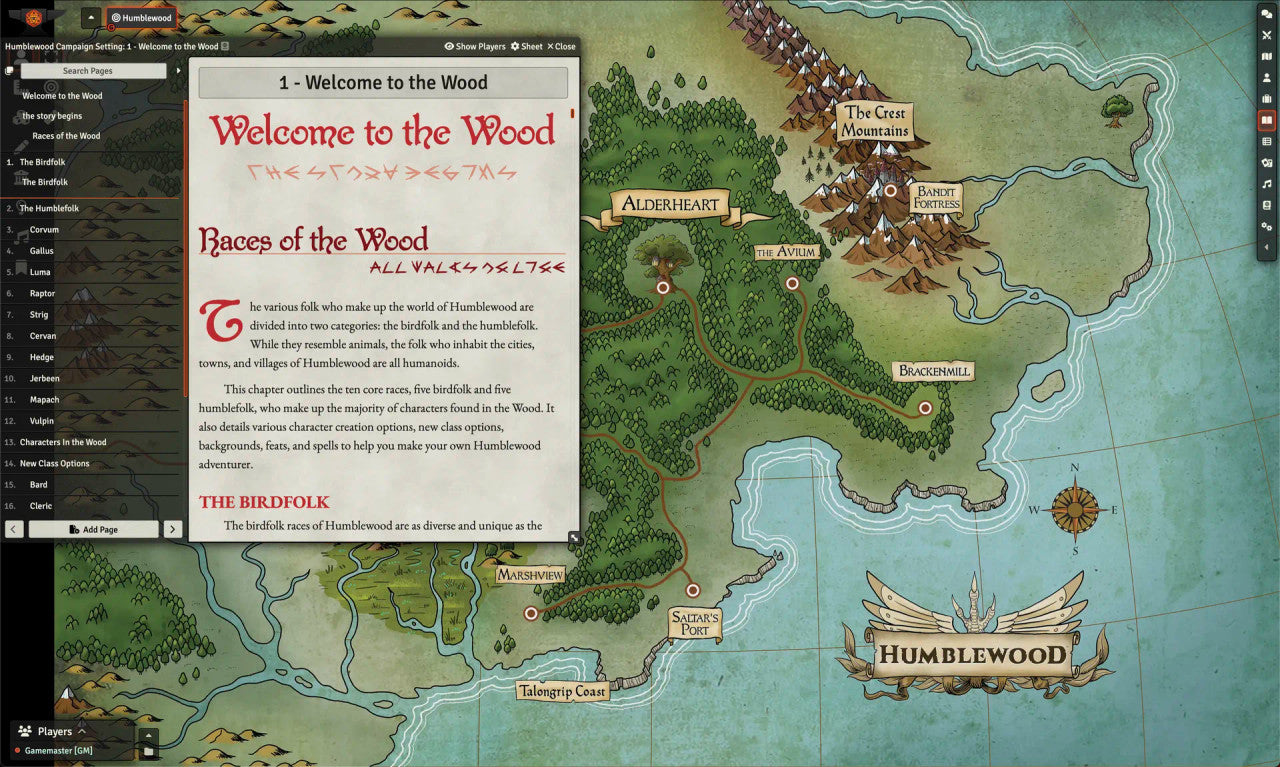Switch to the playlists music note tab
1280x767 pixels.
click(1267, 184)
